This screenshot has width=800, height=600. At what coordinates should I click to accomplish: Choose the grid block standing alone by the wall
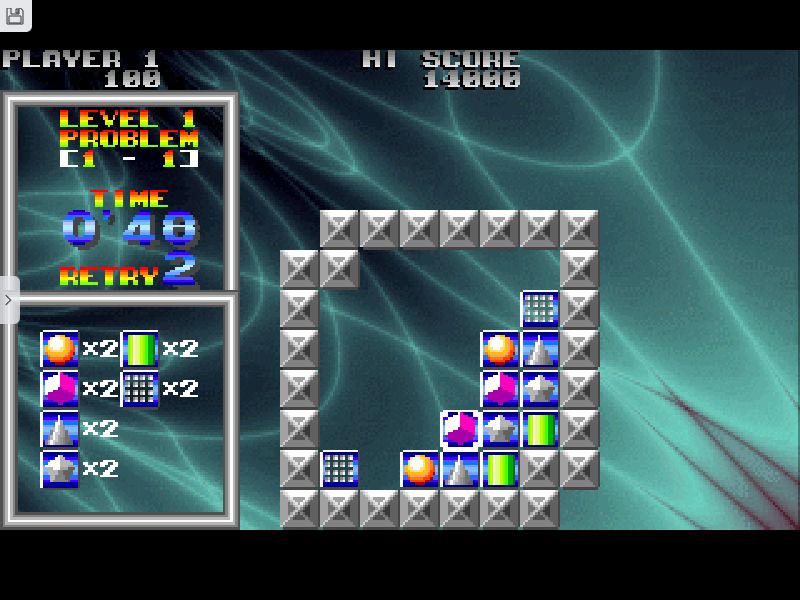coord(340,469)
